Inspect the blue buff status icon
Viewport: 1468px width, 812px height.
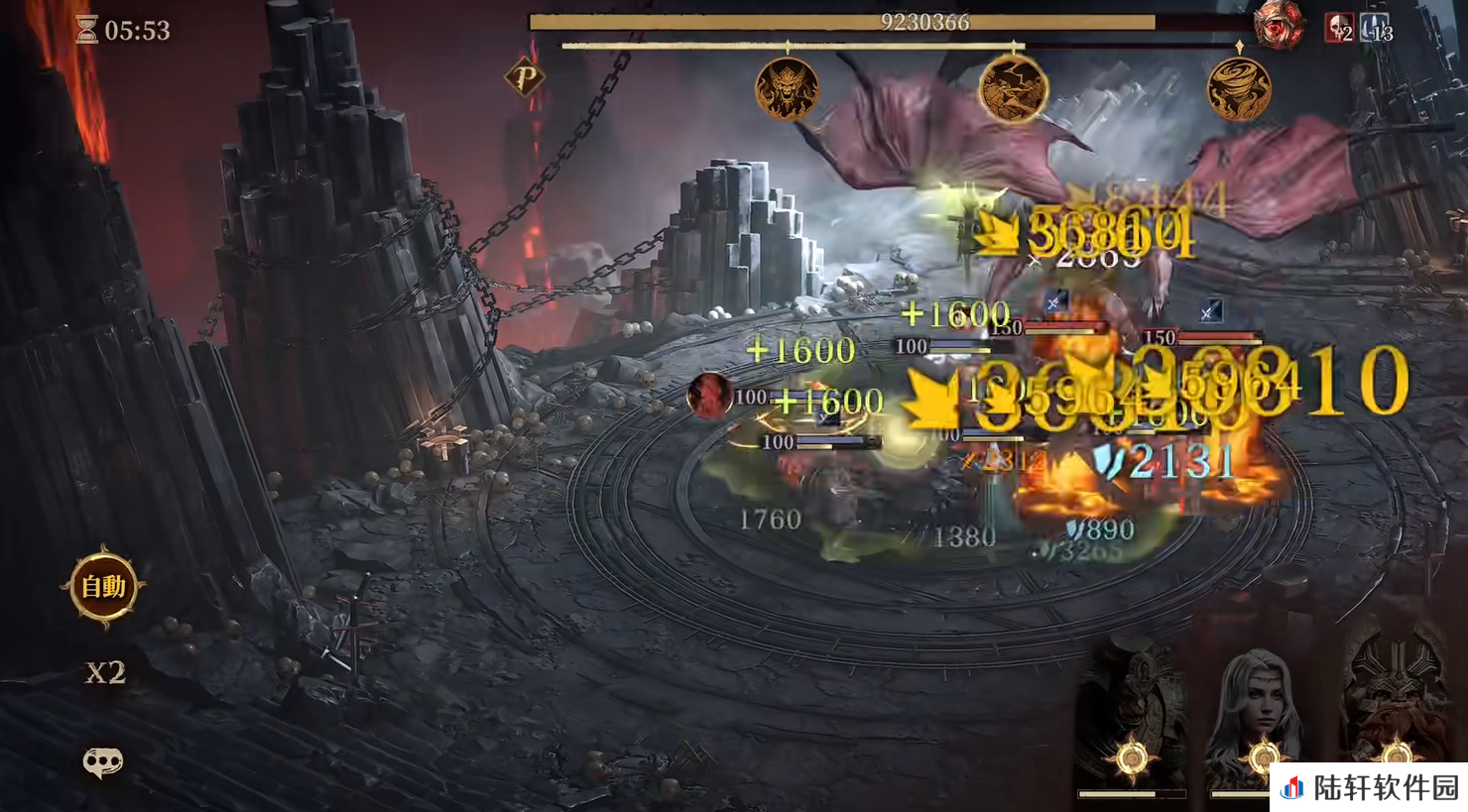[1376, 28]
